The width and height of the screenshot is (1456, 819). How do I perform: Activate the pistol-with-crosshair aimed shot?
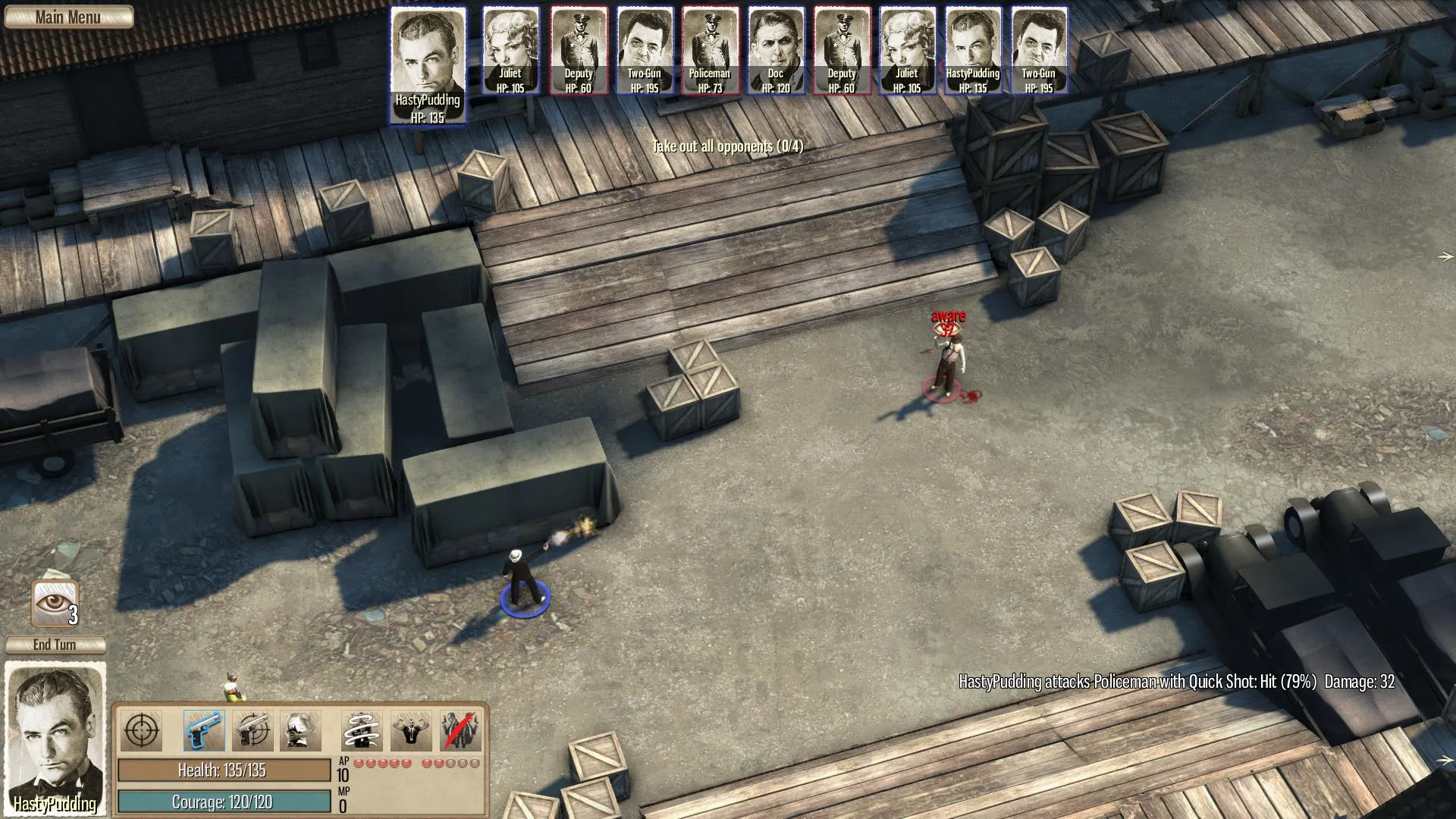click(253, 731)
